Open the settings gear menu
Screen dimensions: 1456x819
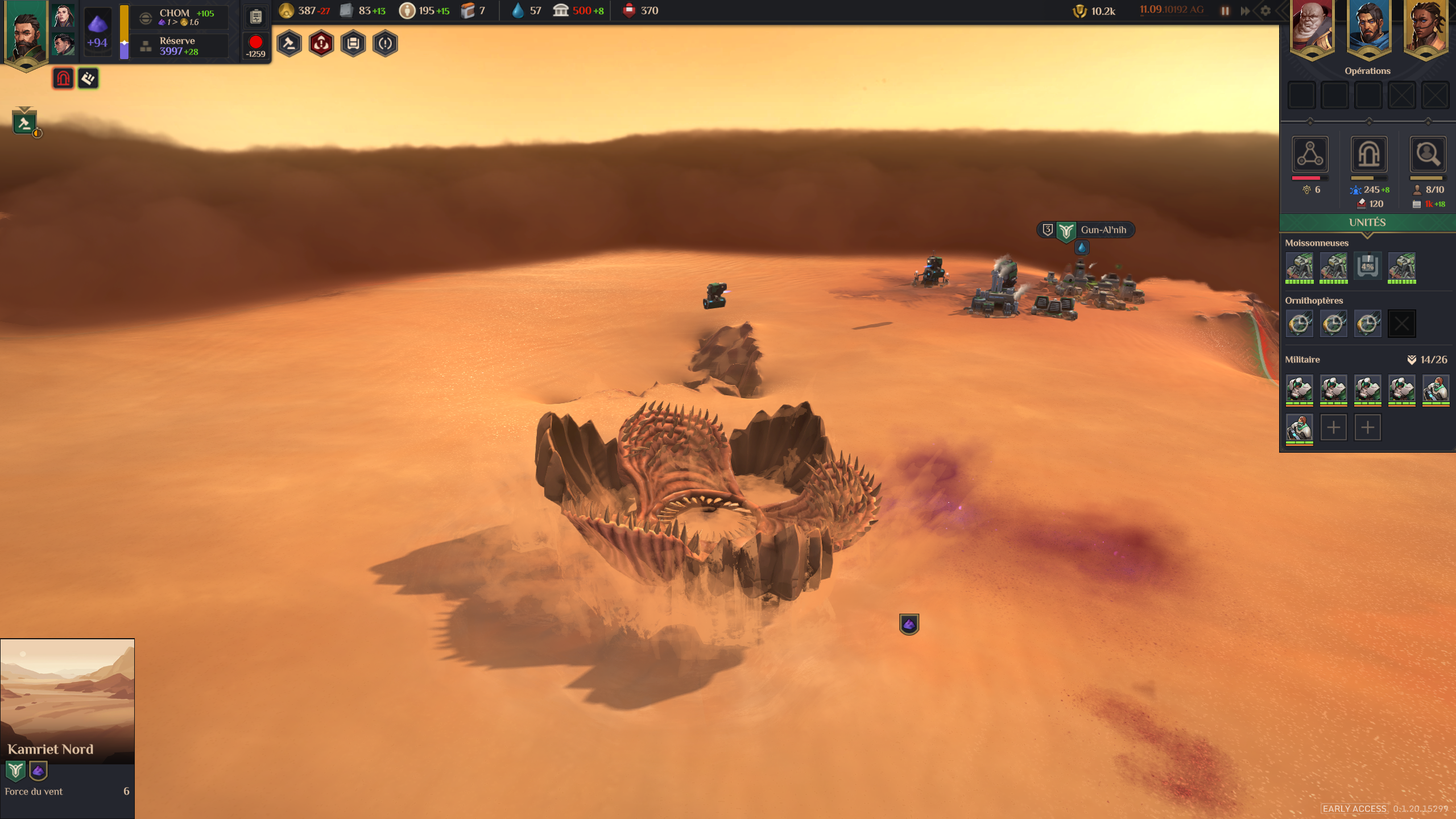pos(1265,11)
